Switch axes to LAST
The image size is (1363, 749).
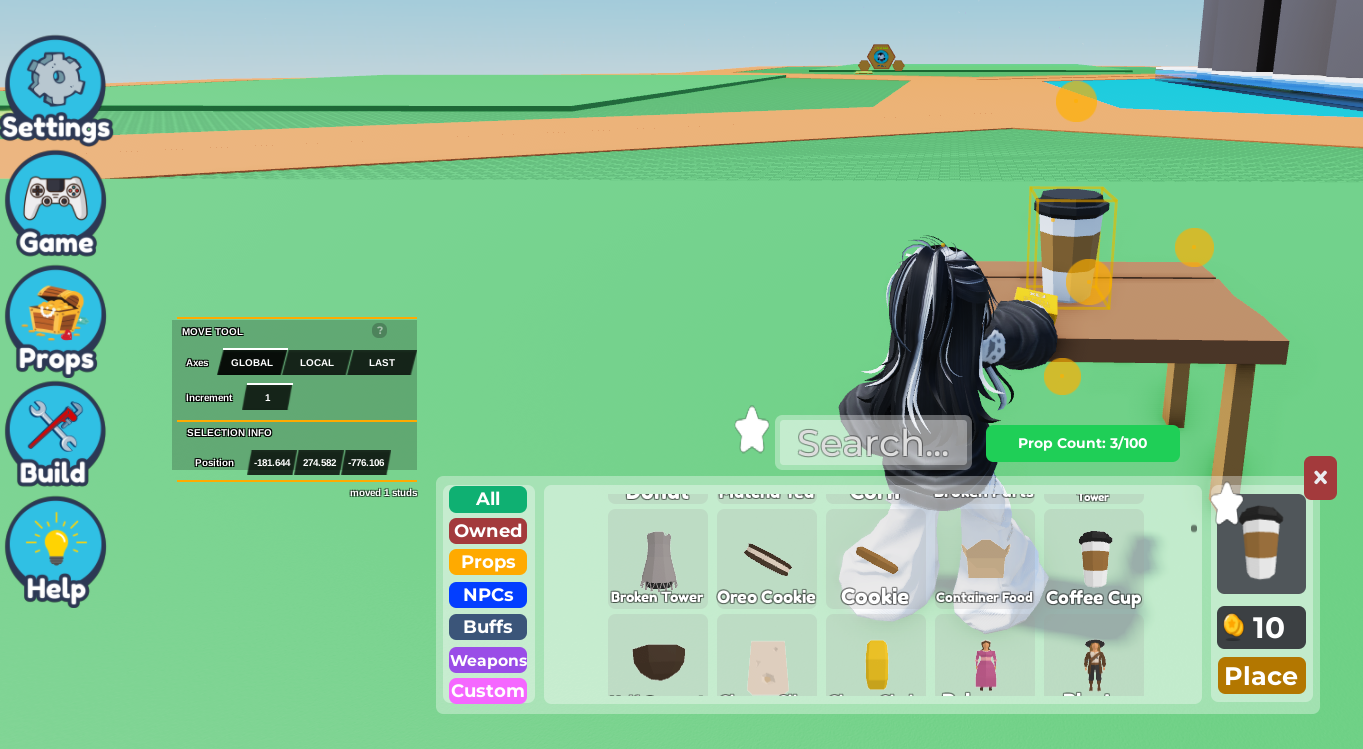(380, 362)
